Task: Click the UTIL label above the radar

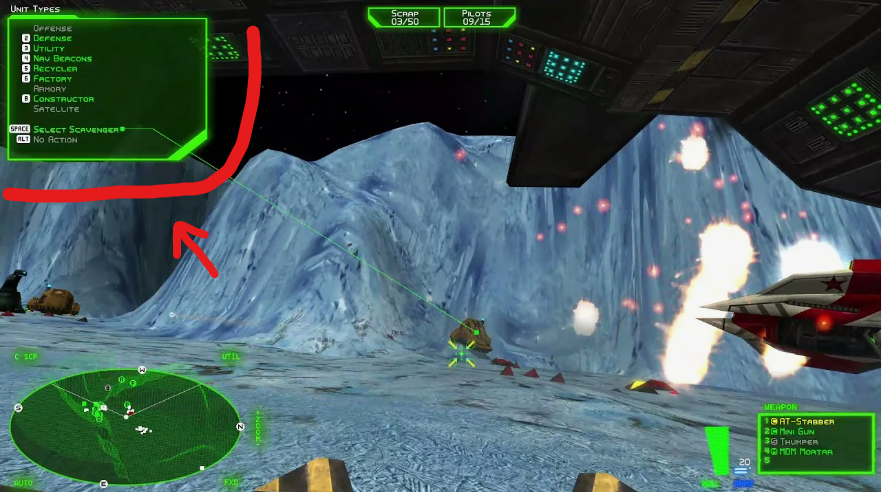Action: coord(231,356)
